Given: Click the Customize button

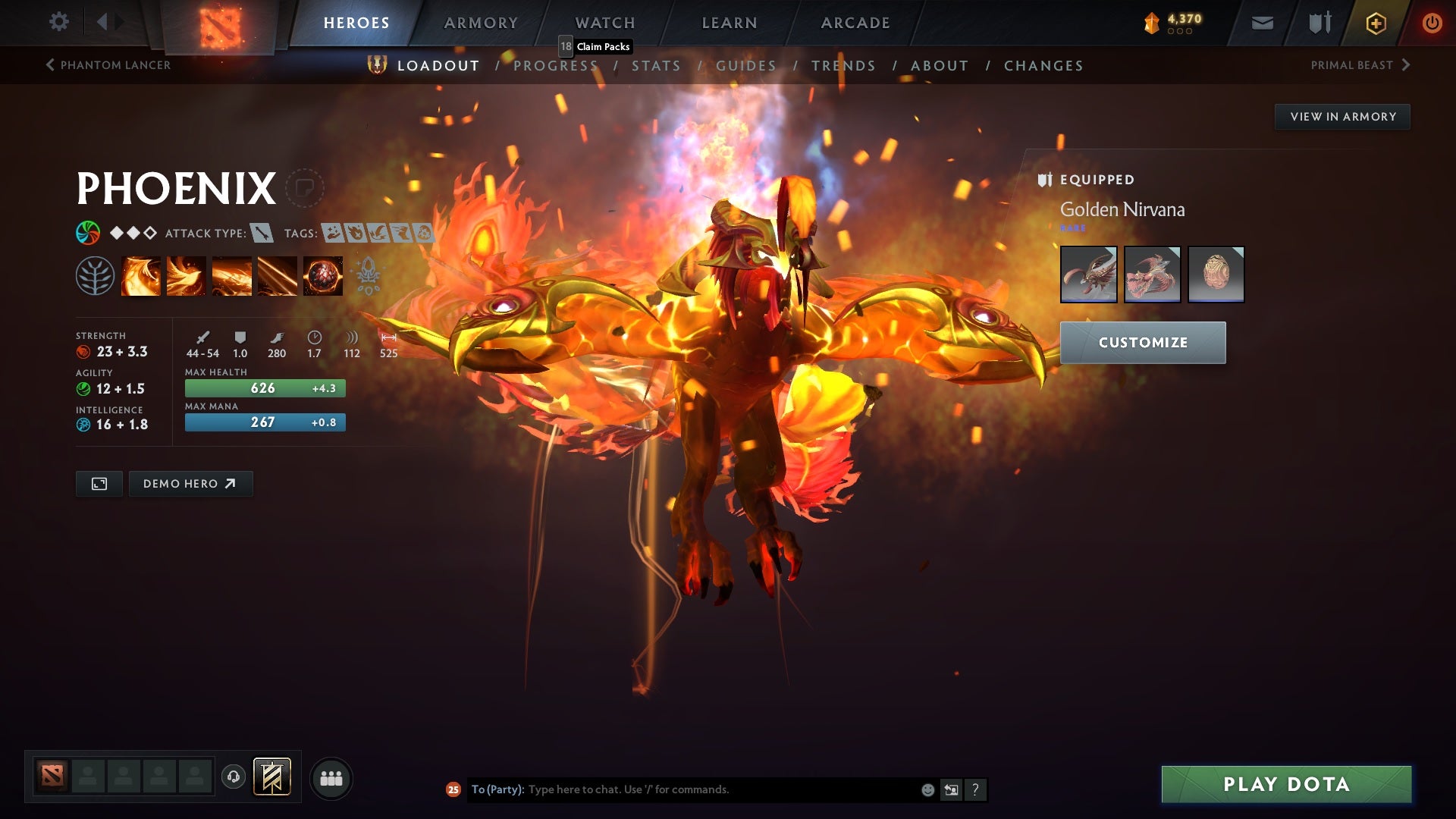Looking at the screenshot, I should point(1142,342).
